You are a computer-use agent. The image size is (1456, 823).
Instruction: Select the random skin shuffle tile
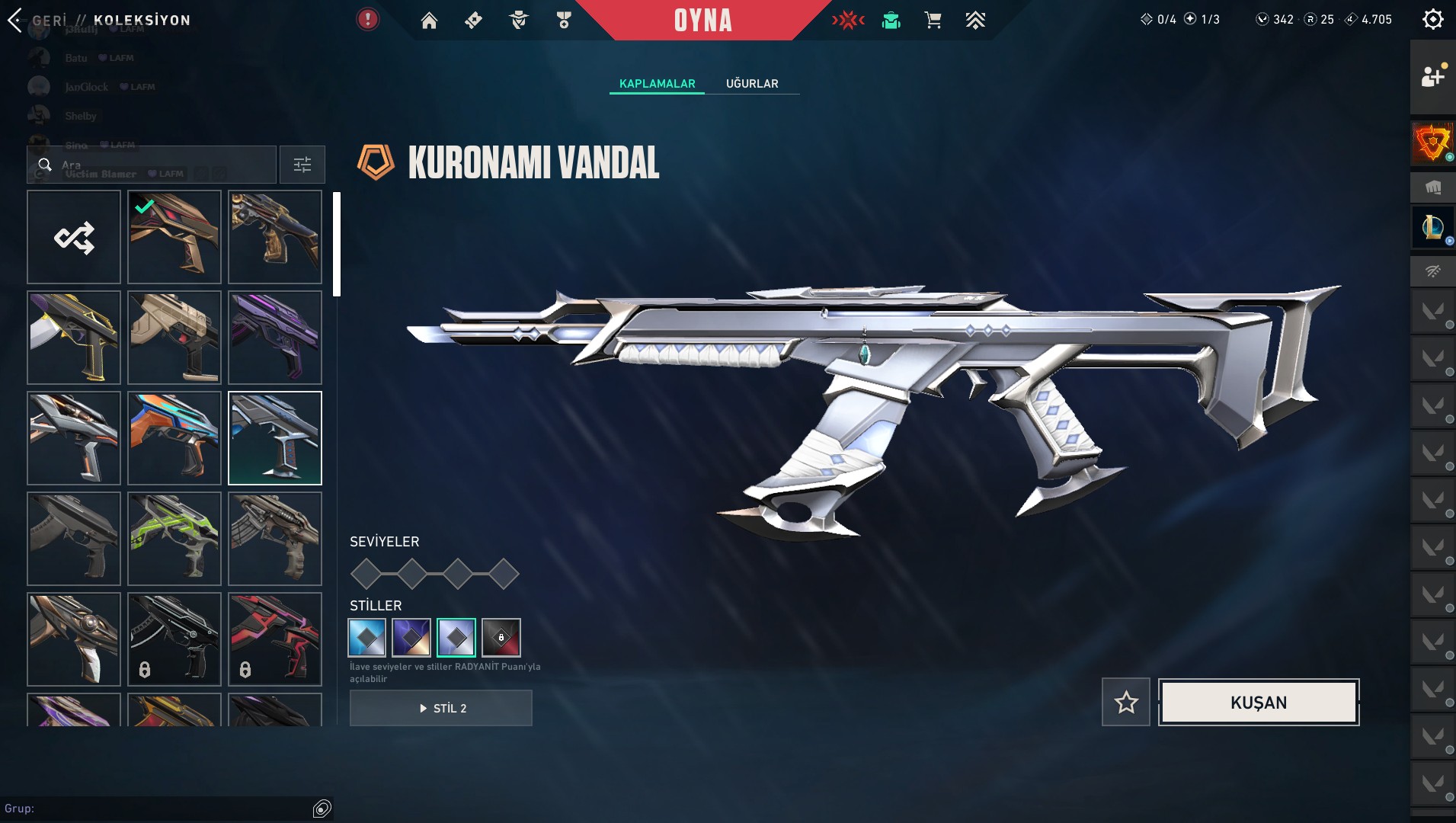73,237
